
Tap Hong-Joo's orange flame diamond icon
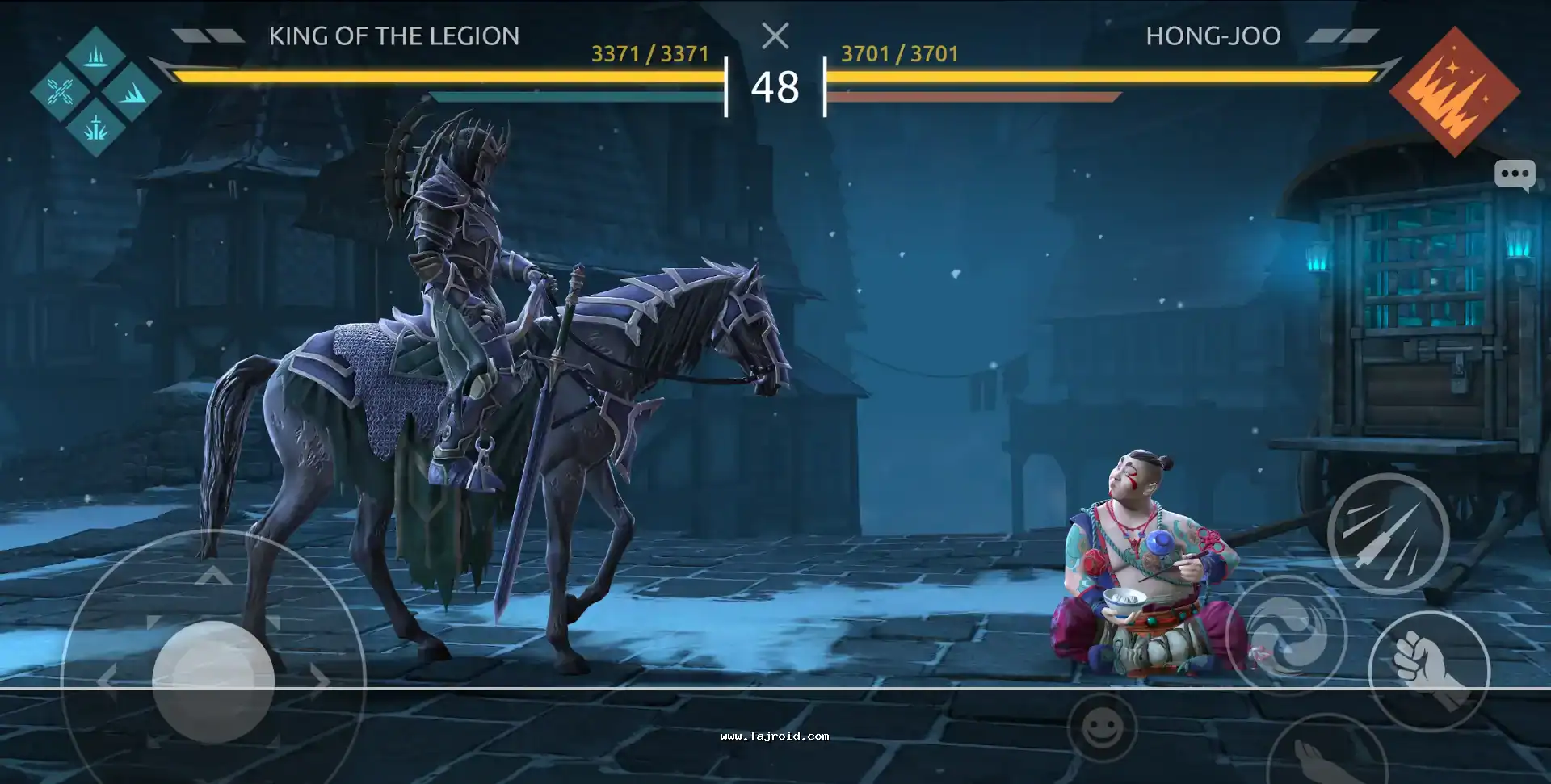click(1454, 92)
